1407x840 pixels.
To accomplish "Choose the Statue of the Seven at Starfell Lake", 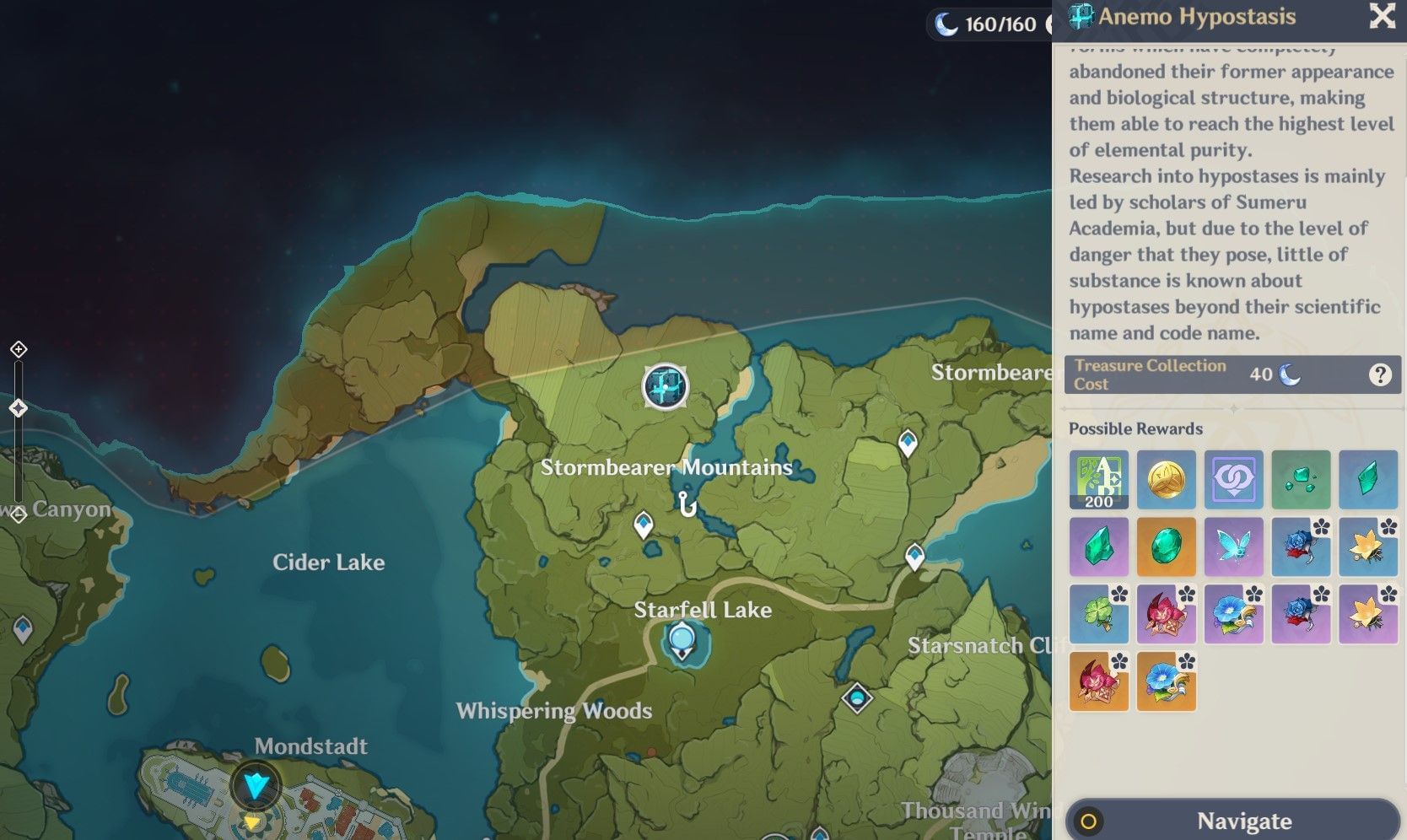I will pyautogui.click(x=682, y=641).
